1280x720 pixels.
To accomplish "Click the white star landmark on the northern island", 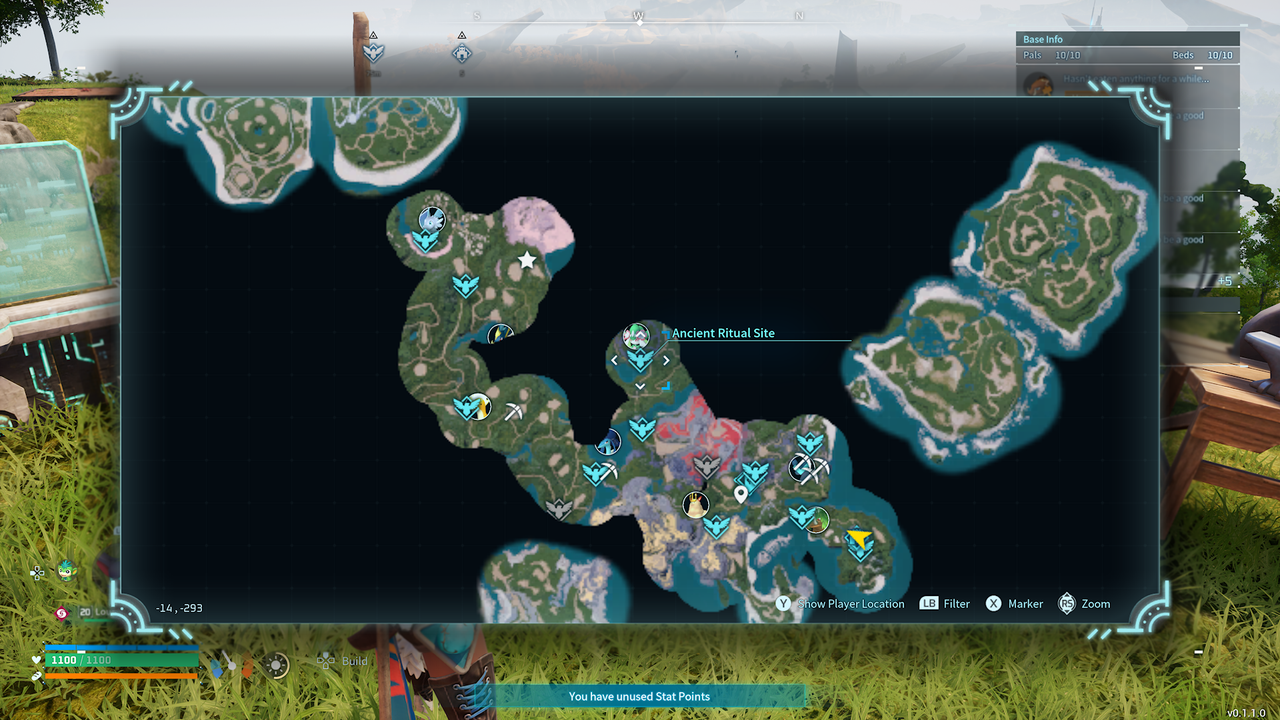I will pyautogui.click(x=527, y=260).
